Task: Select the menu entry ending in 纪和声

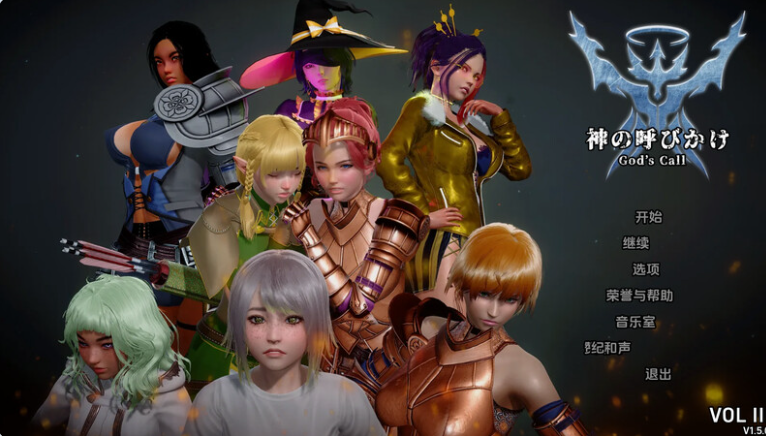Action: pyautogui.click(x=609, y=348)
